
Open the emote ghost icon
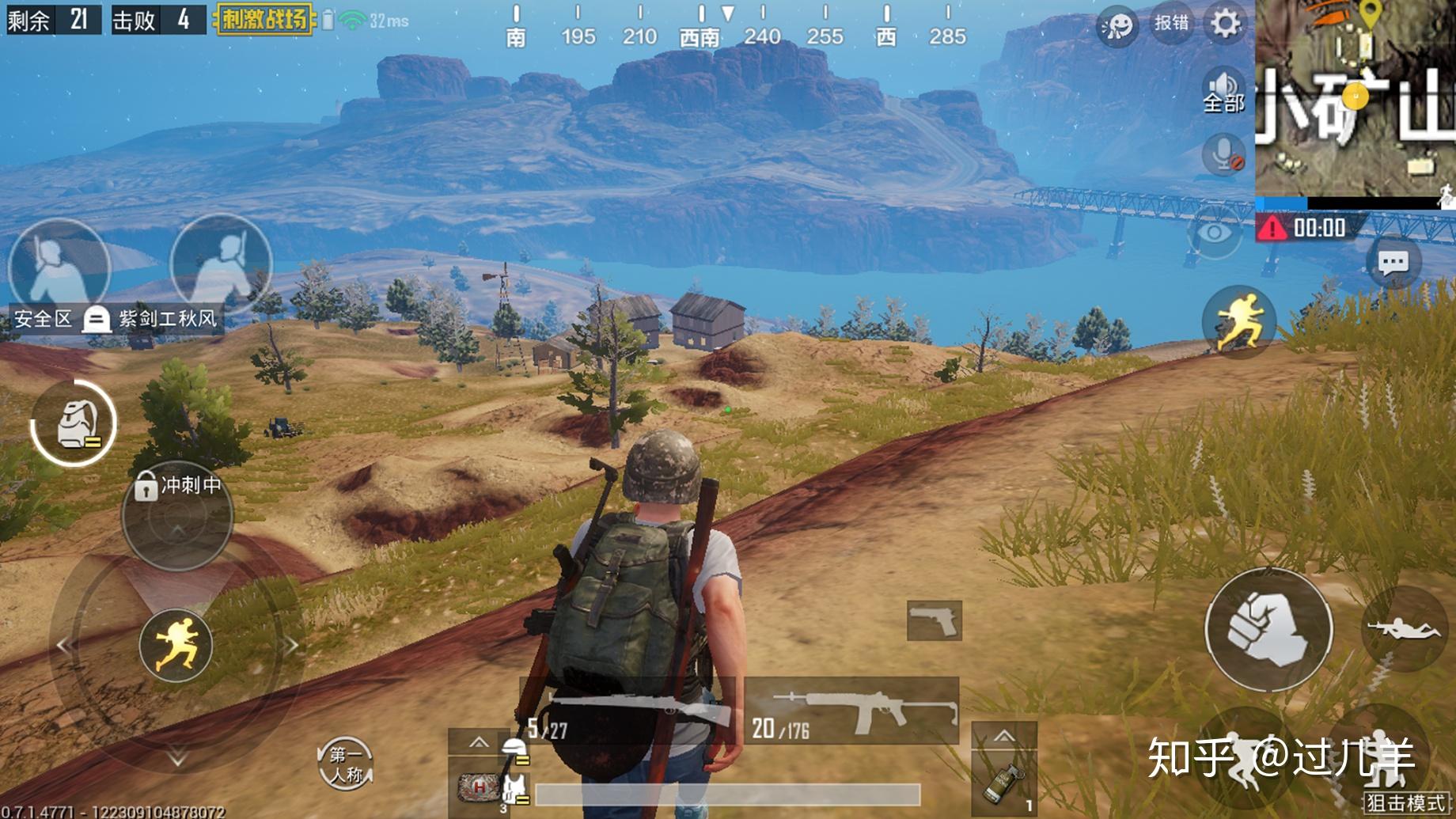click(x=1117, y=26)
